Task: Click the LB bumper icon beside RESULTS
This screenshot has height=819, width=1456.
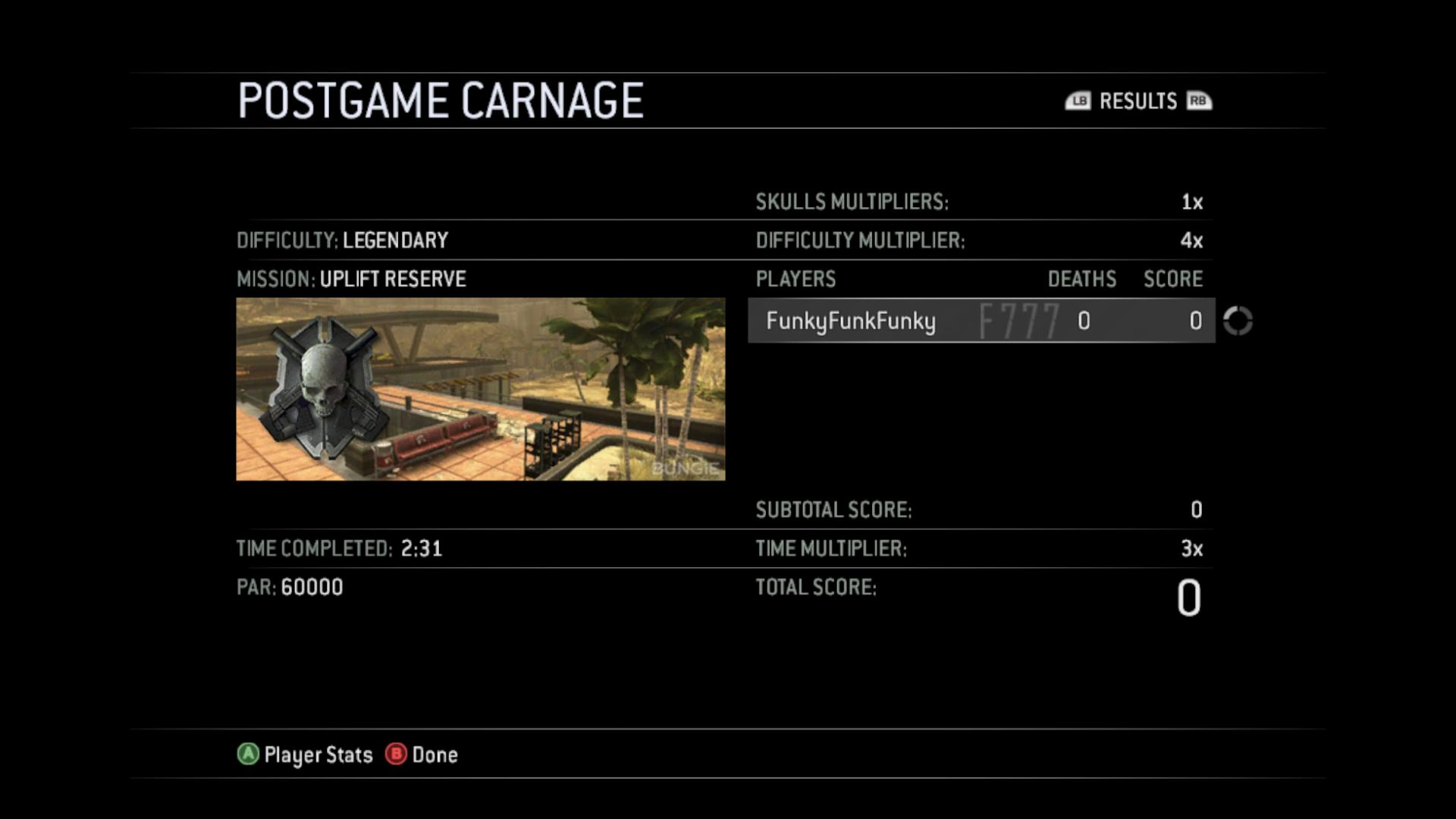Action: pos(1079,101)
